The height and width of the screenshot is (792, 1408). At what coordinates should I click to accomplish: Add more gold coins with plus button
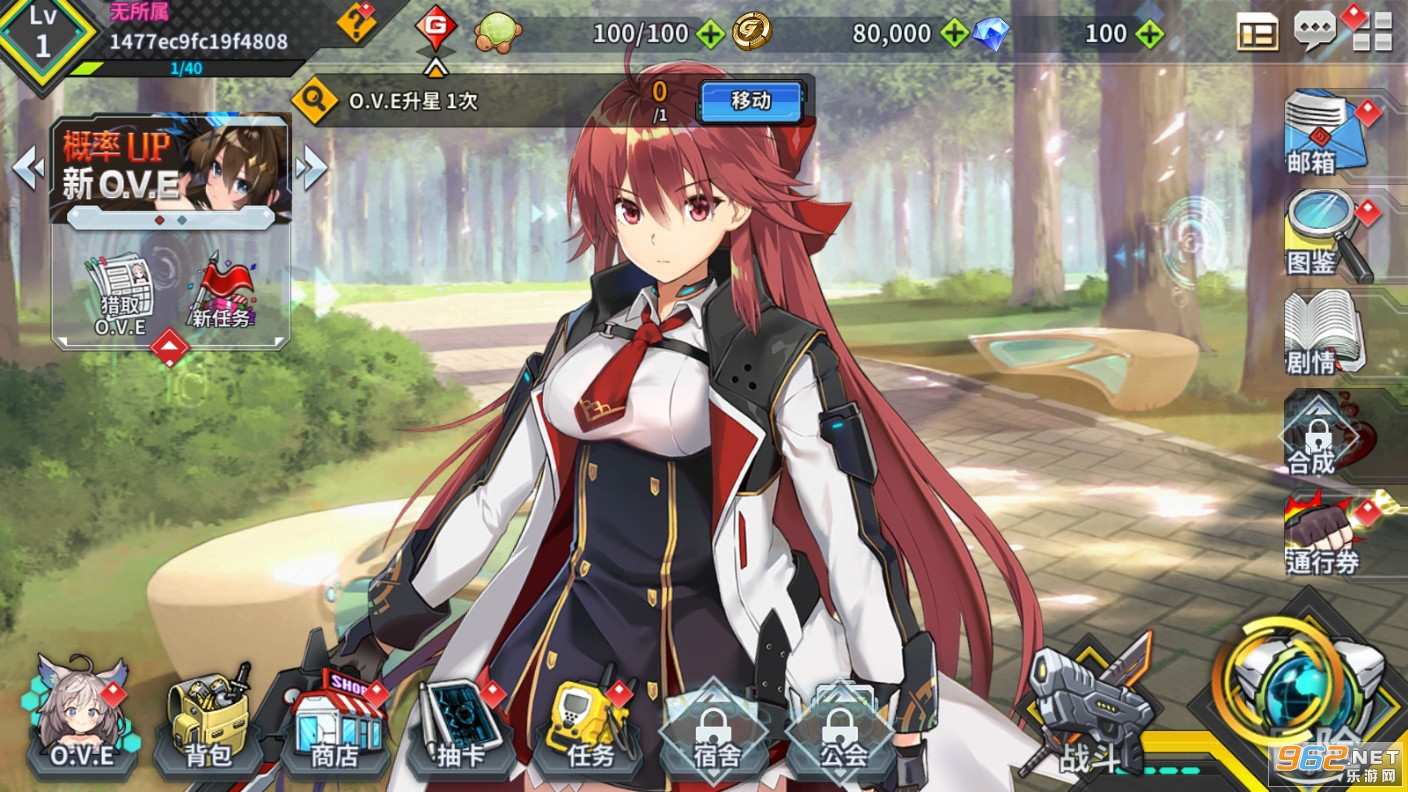955,34
